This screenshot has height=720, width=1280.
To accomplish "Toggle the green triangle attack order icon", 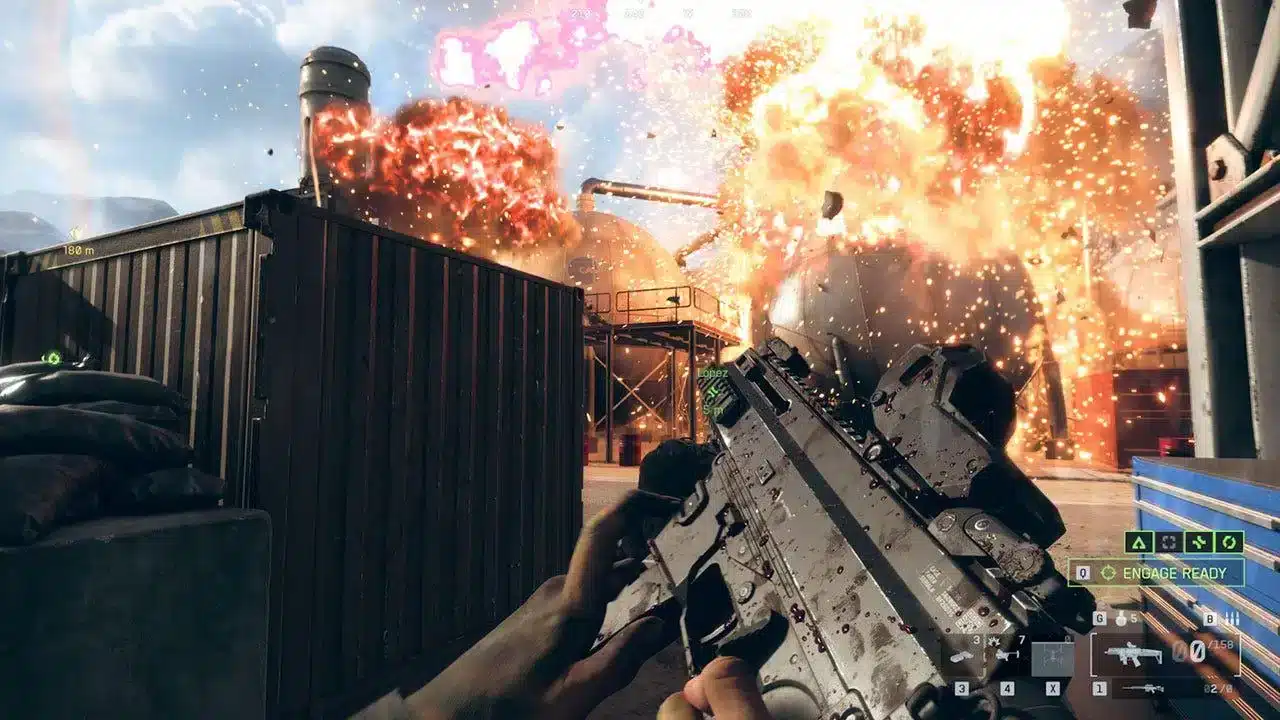I will point(1139,542).
